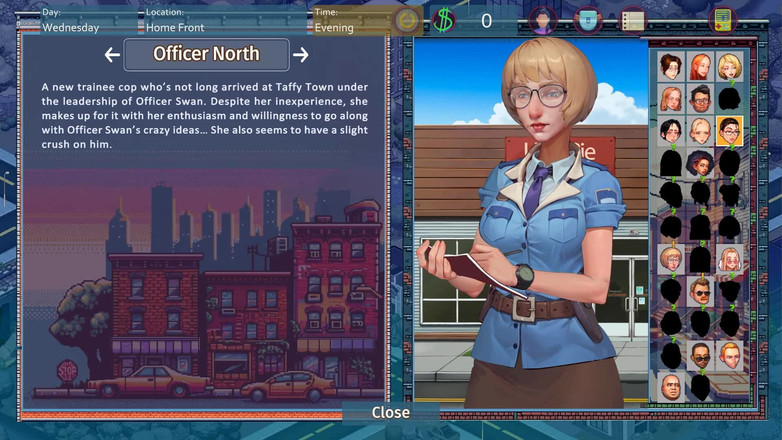
Task: Select the orange-highlighted portrait in the roster
Action: (x=729, y=130)
